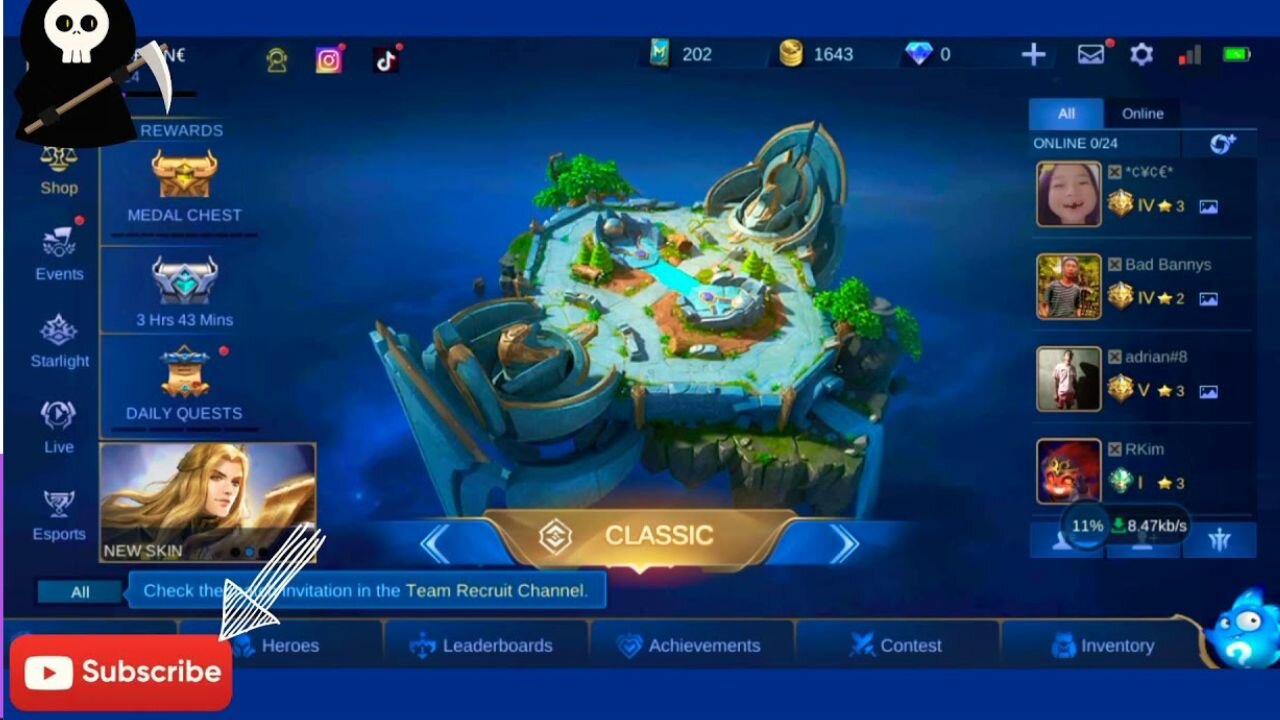
Task: Open the mail inbox envelope
Action: tap(1090, 55)
